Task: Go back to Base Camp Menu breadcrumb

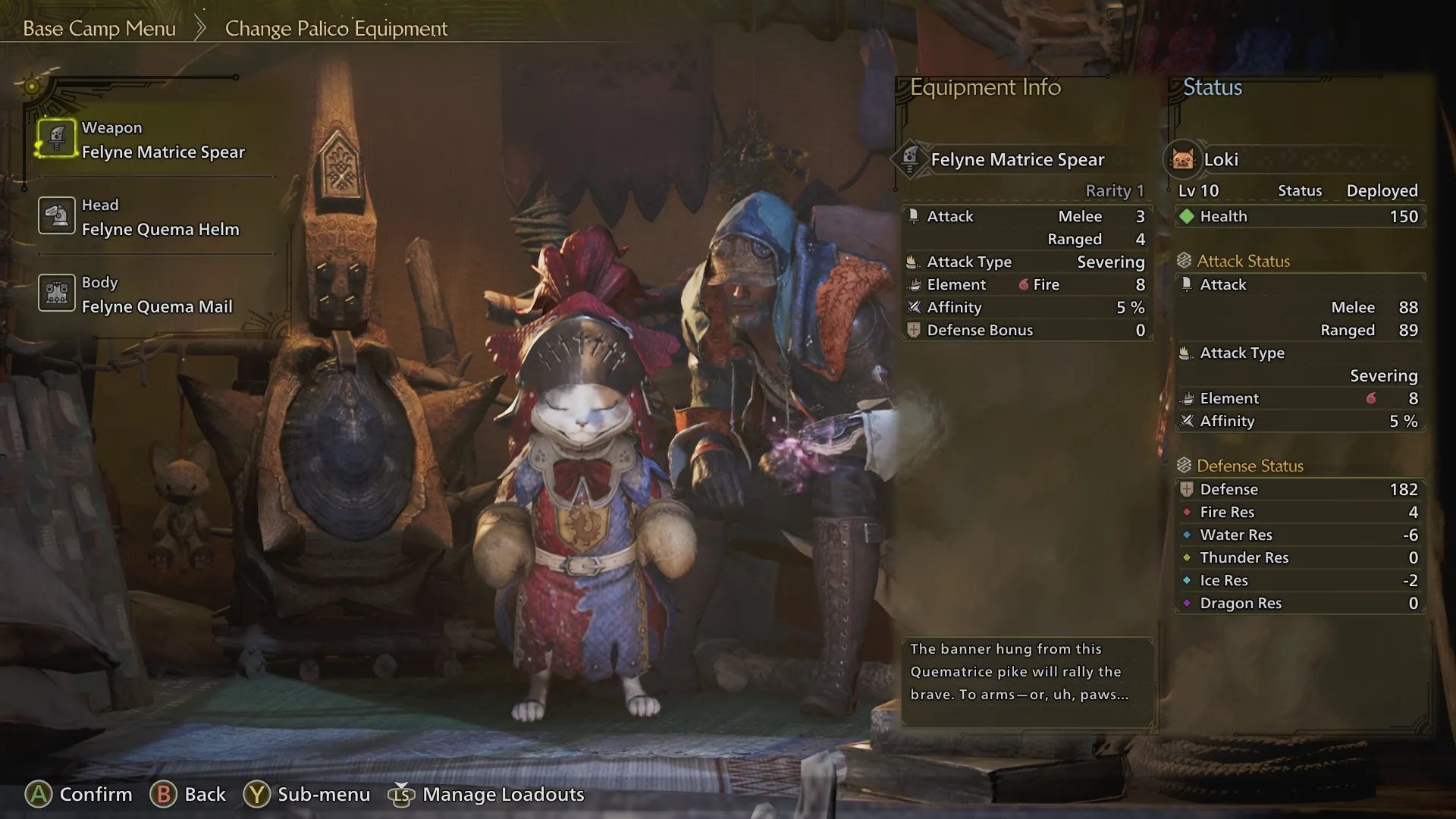Action: tap(99, 29)
